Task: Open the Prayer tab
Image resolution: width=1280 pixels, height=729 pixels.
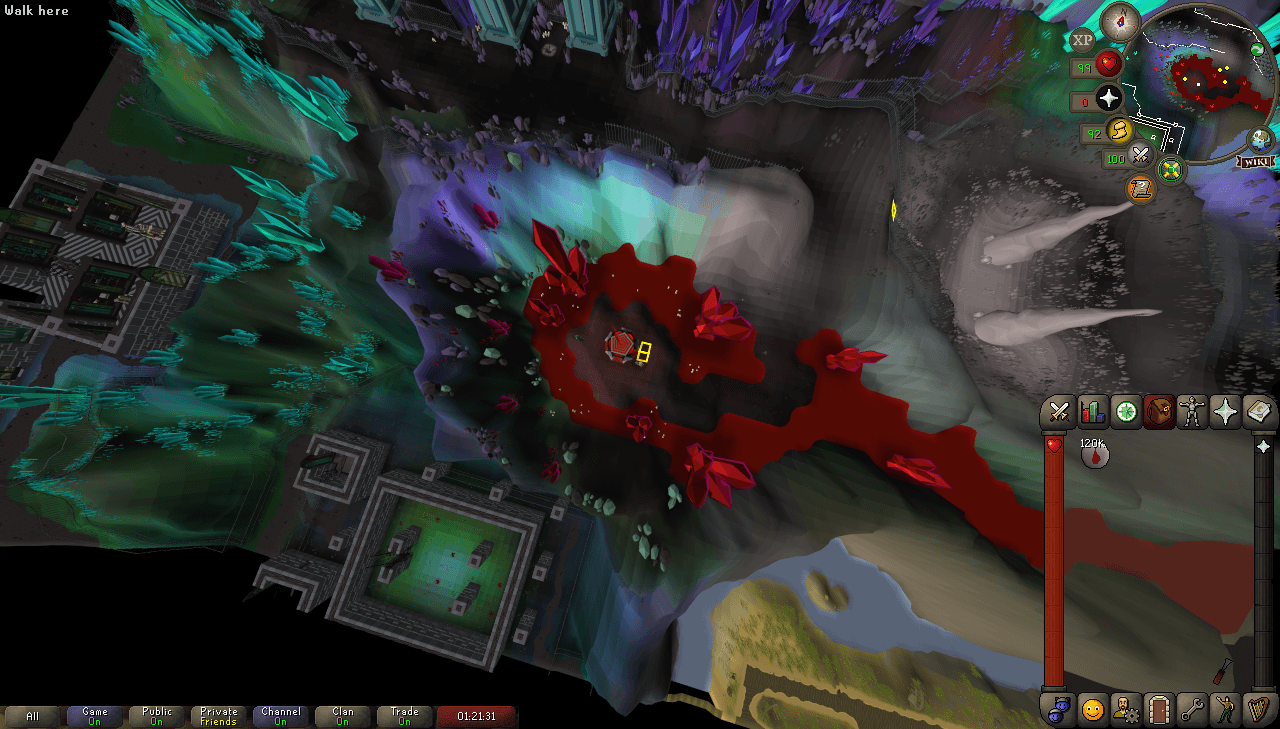Action: (x=1223, y=412)
